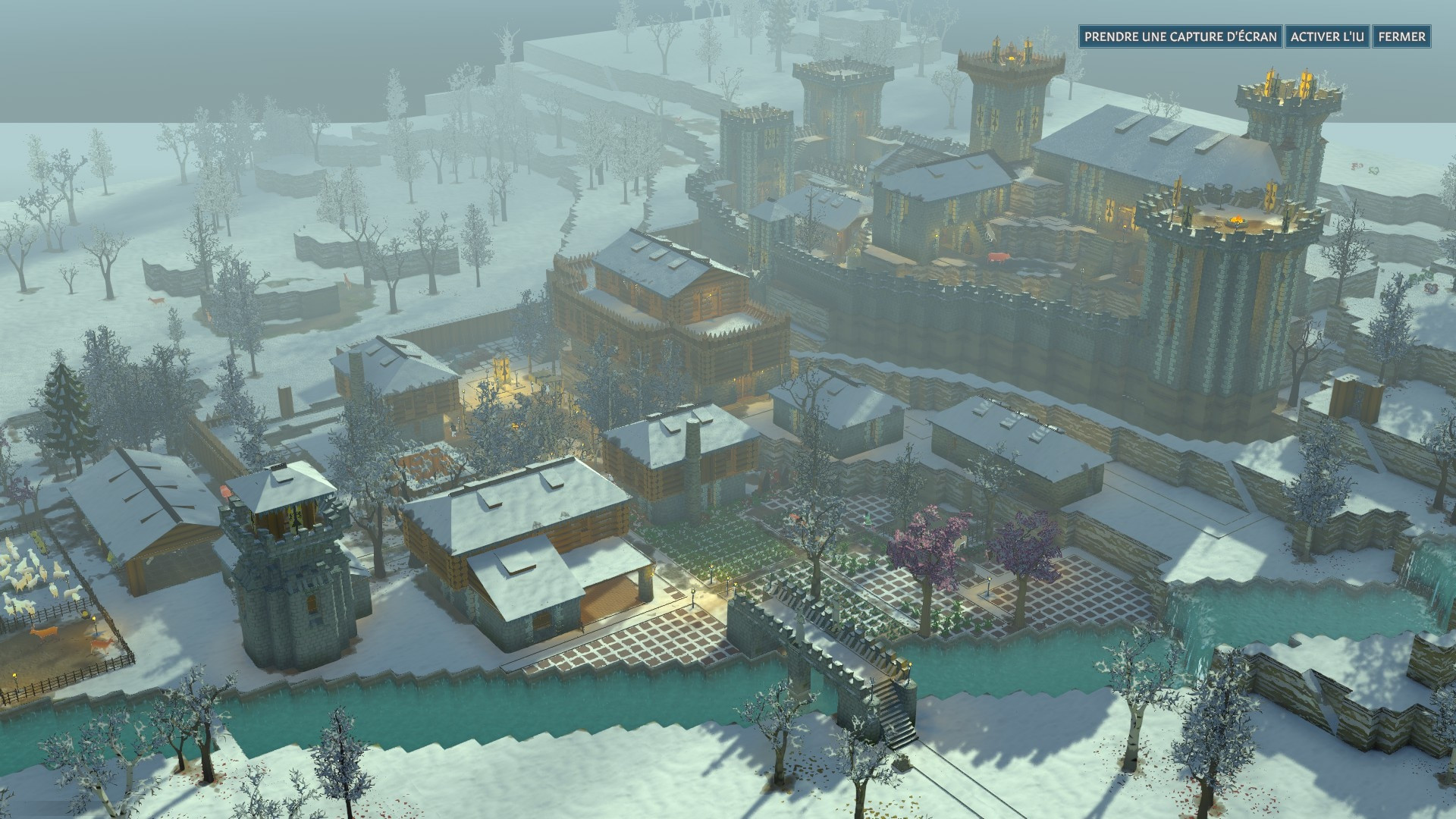Click the "Prendre une capture d'écran" button
Image resolution: width=1456 pixels, height=819 pixels.
click(1180, 36)
